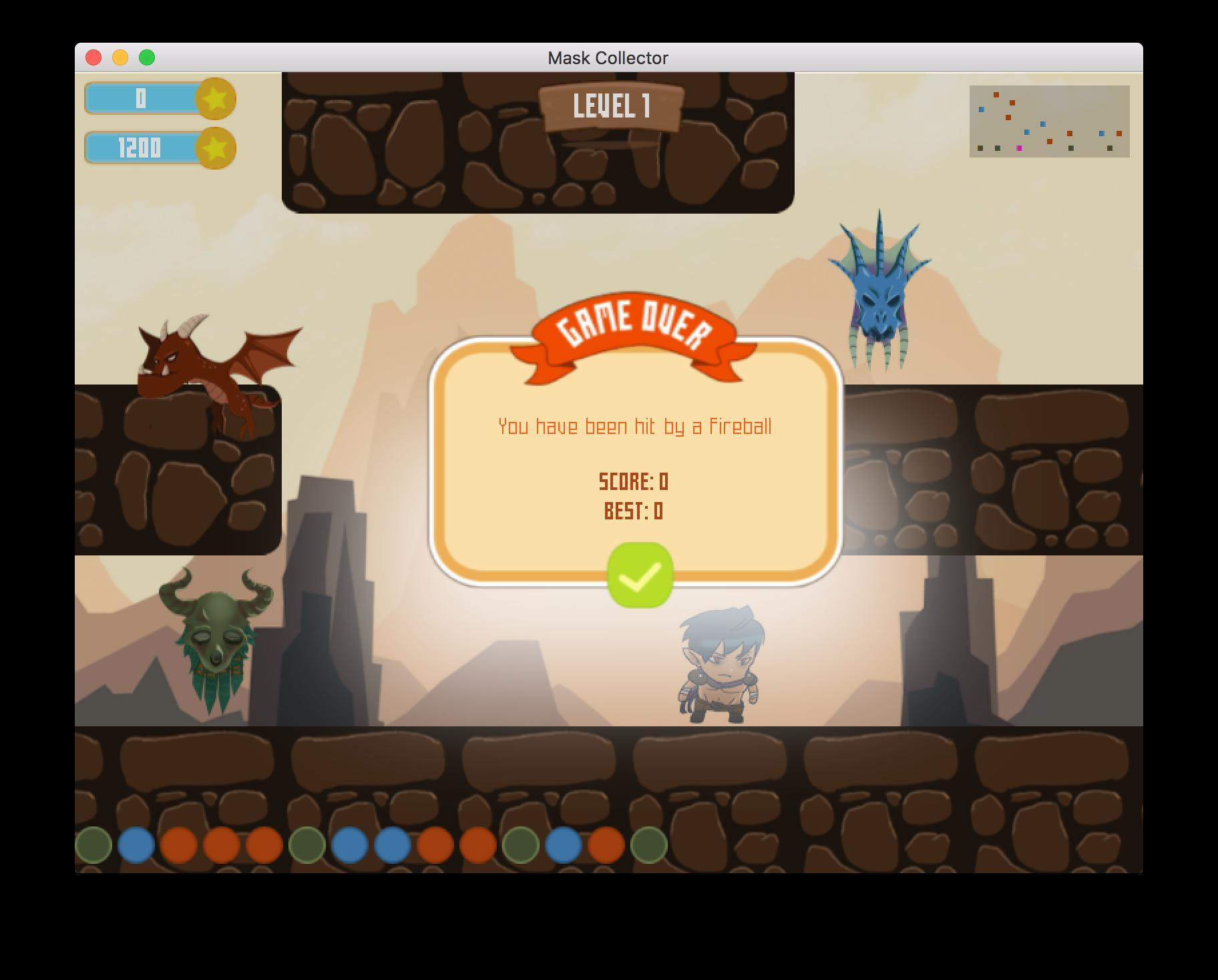The height and width of the screenshot is (980, 1218).
Task: Select the Mask Collector window title
Action: tap(607, 58)
